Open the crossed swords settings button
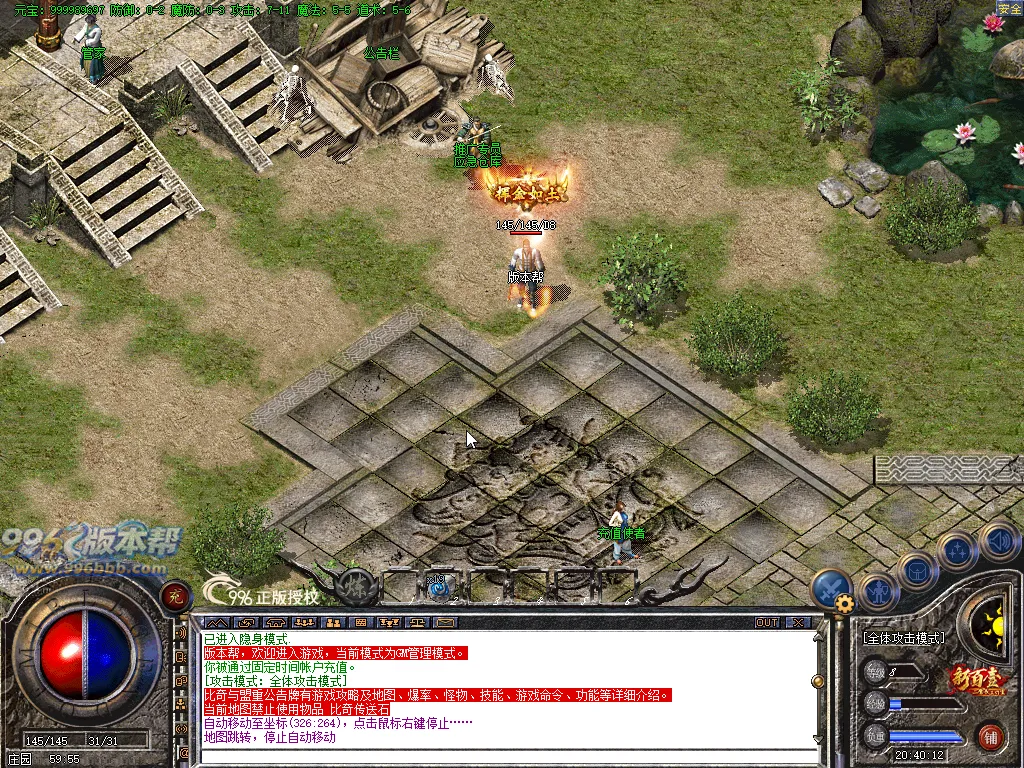 (830, 588)
